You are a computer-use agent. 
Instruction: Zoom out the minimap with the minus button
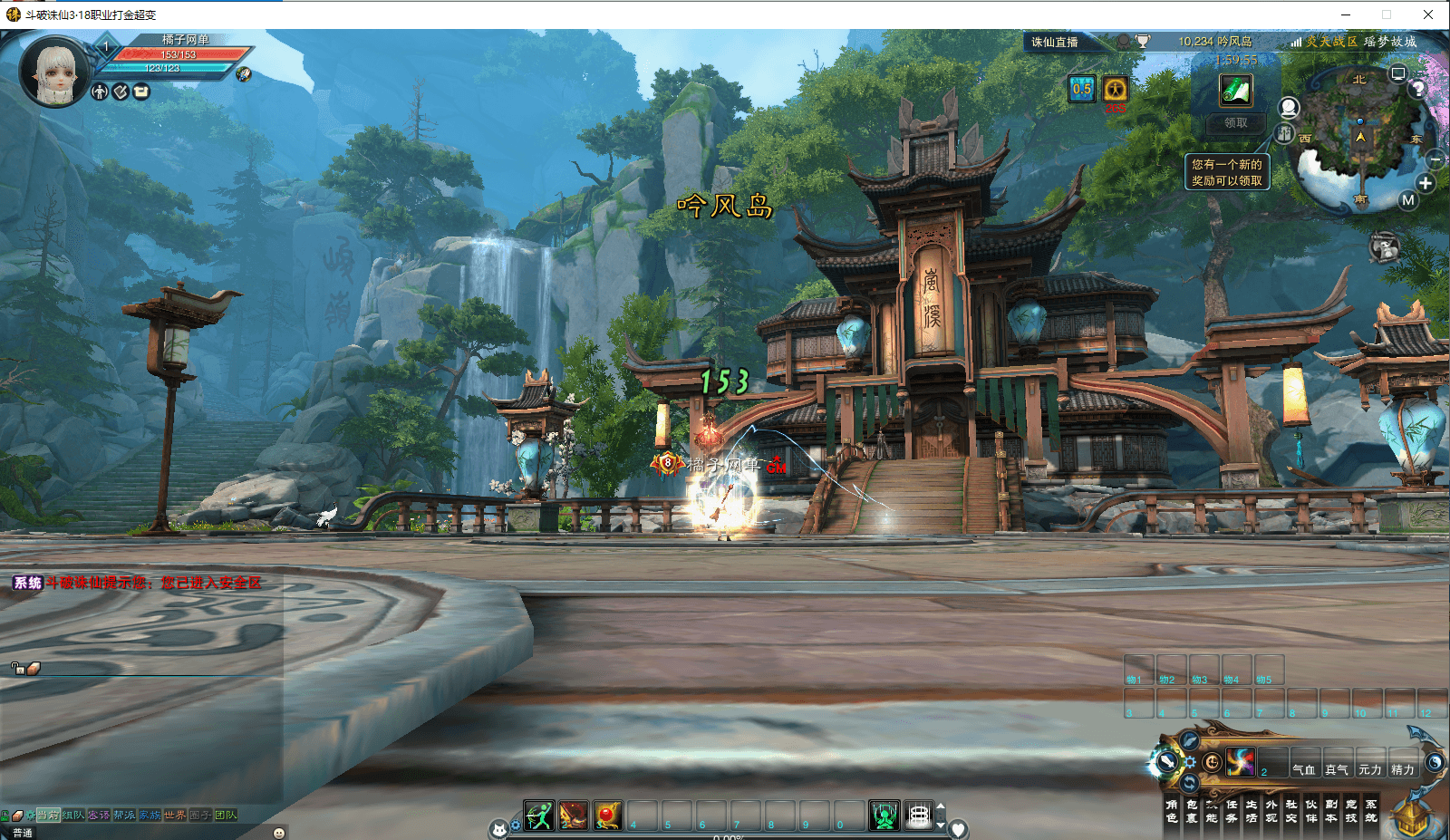pyautogui.click(x=1435, y=159)
